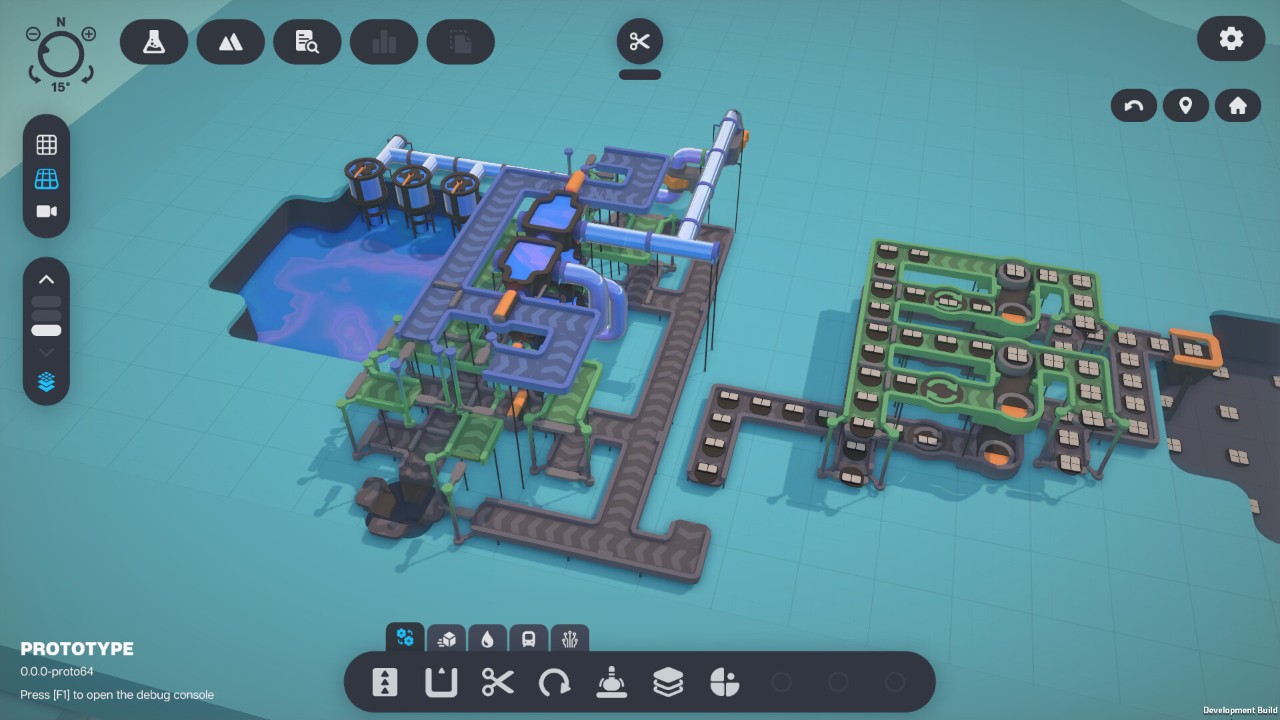Switch to the water droplet tab
This screenshot has width=1280, height=720.
point(487,639)
